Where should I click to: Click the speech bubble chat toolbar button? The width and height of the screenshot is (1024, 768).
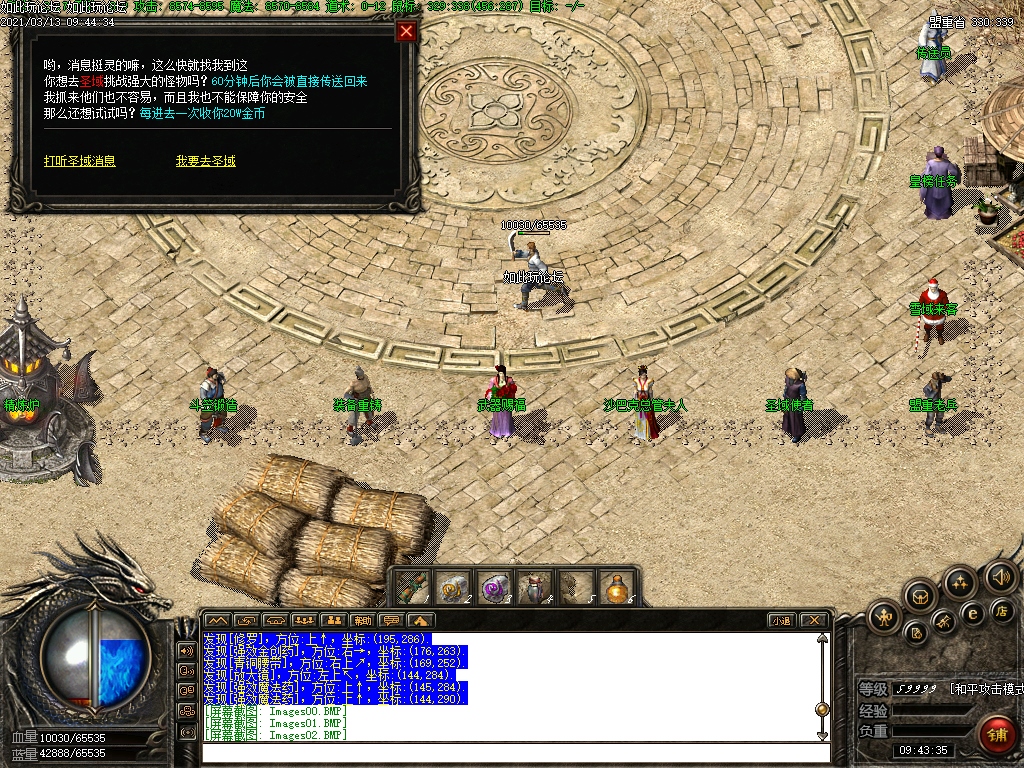tap(391, 620)
